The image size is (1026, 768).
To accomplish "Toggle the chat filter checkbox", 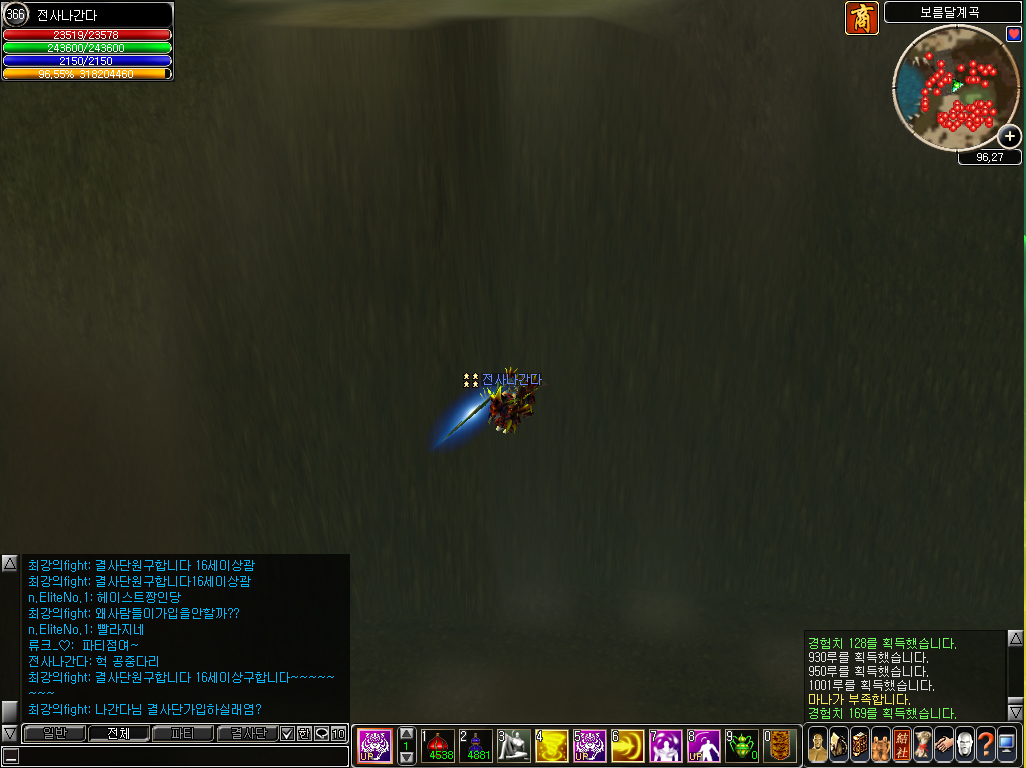I will coord(287,733).
